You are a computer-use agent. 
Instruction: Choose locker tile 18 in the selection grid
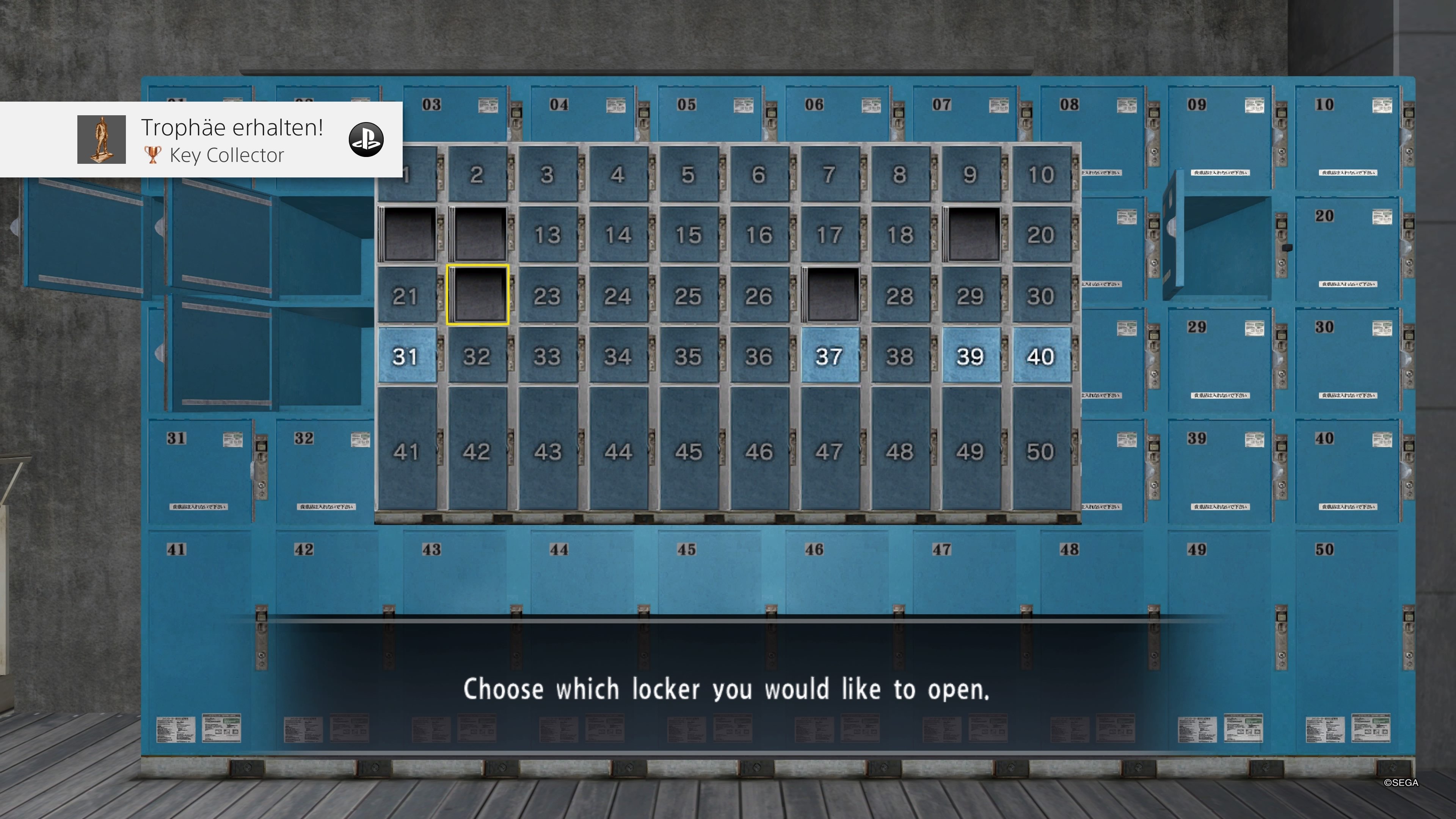coord(900,235)
